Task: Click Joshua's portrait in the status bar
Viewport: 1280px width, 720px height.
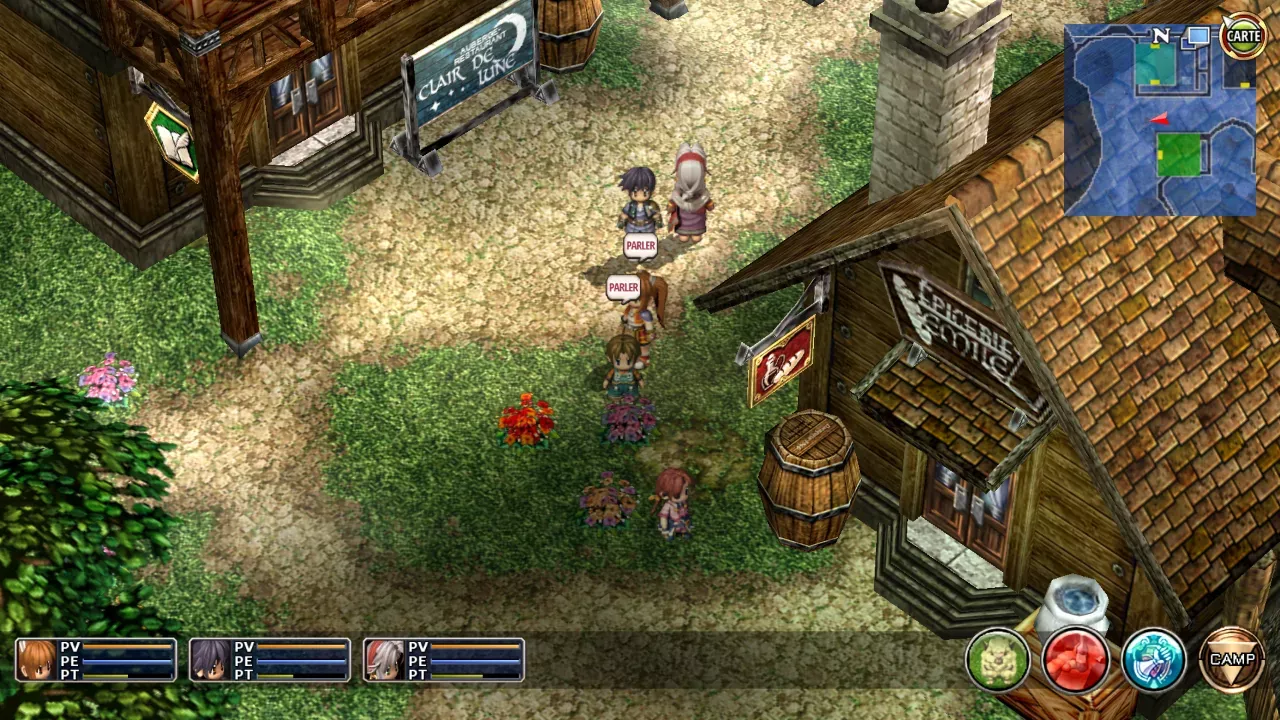Action: (x=210, y=659)
